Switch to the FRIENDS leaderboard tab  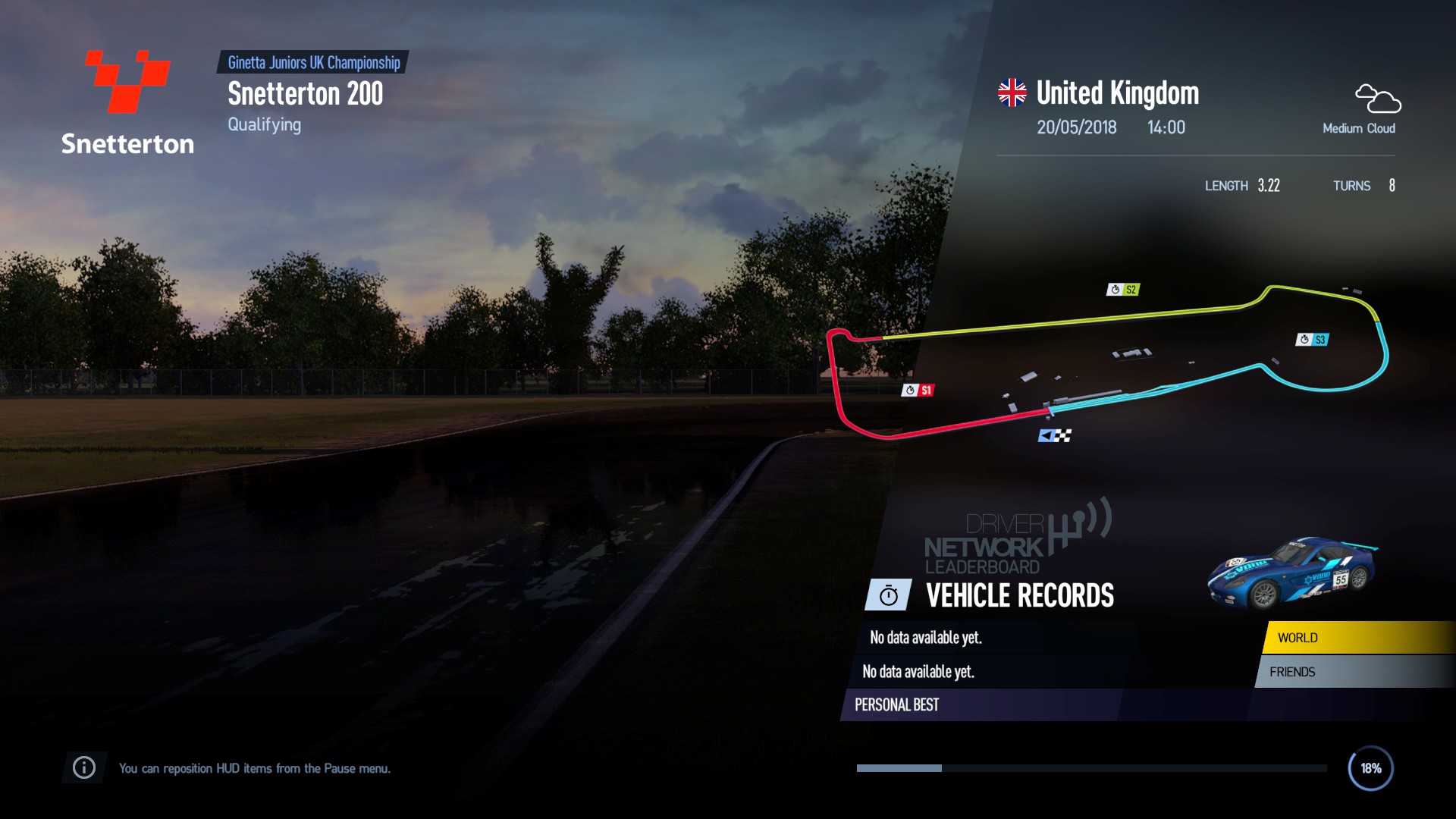click(1354, 672)
